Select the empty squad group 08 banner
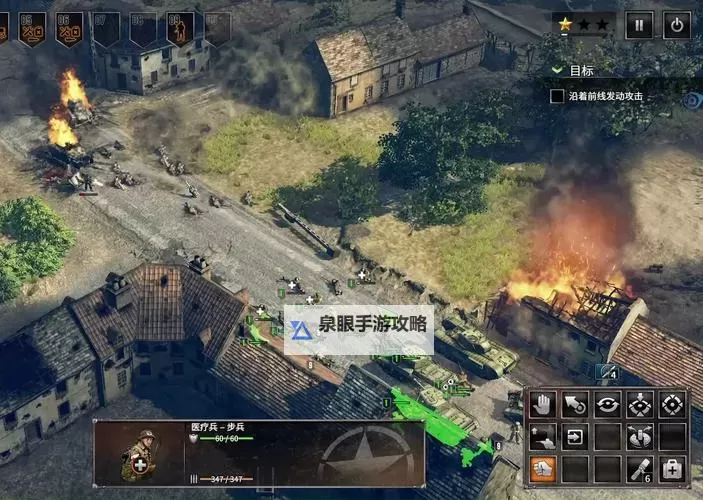The width and height of the screenshot is (703, 500). (143, 27)
